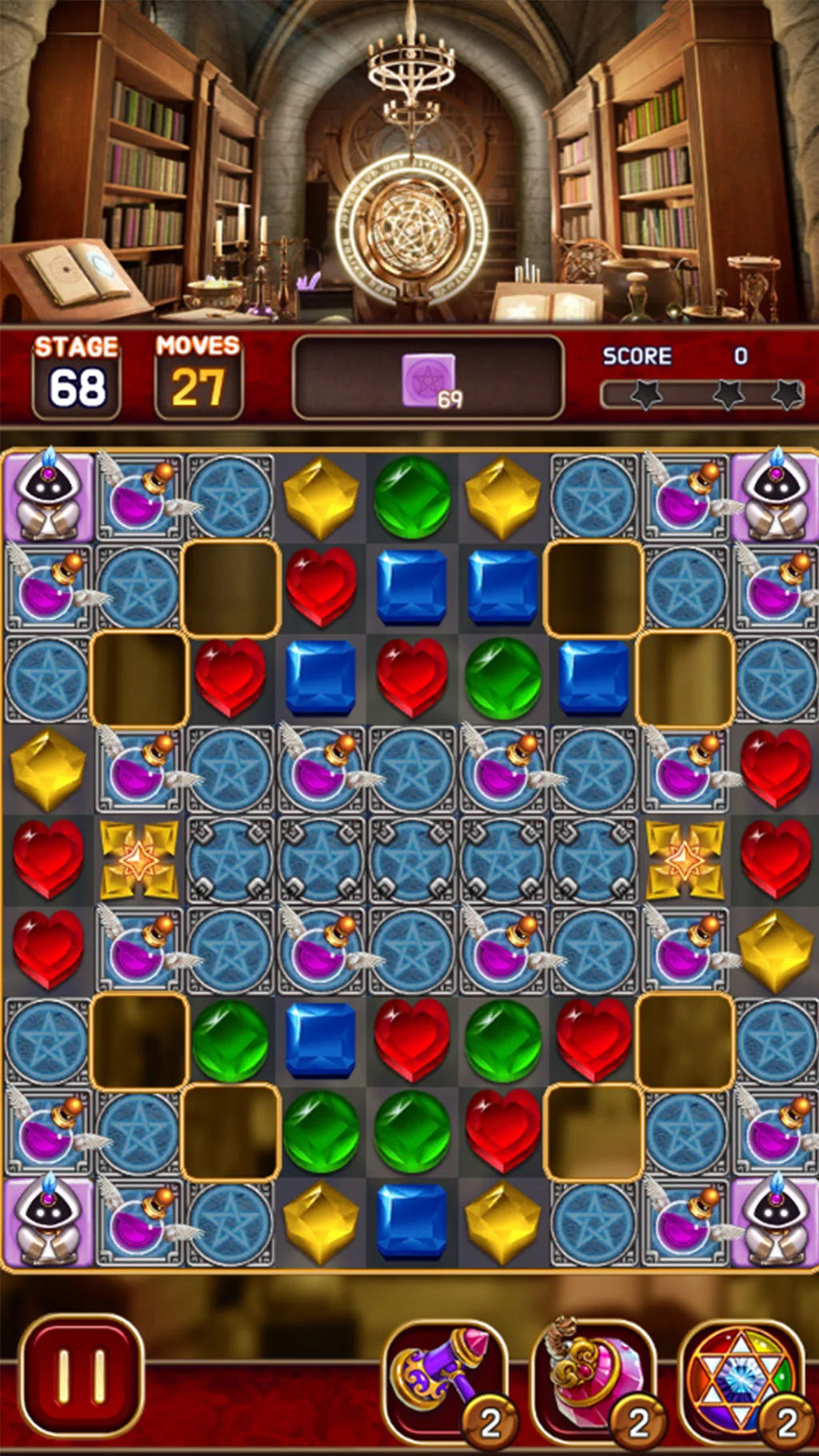The height and width of the screenshot is (1456, 819).
Task: Tap the hooded ghost tile in top-left corner
Action: 48,496
